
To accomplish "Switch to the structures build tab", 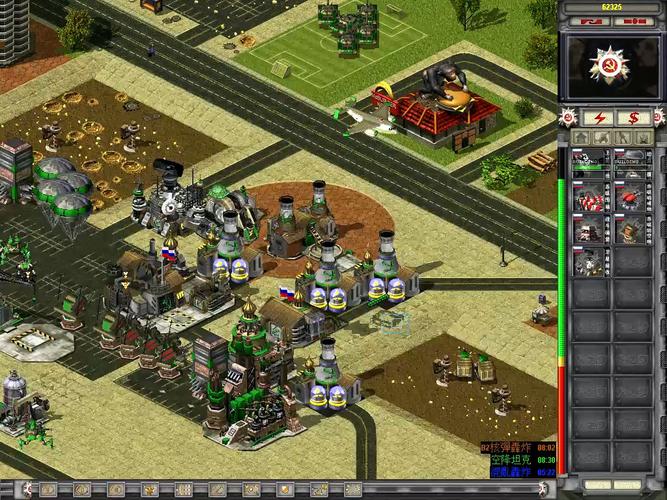I will 580,137.
